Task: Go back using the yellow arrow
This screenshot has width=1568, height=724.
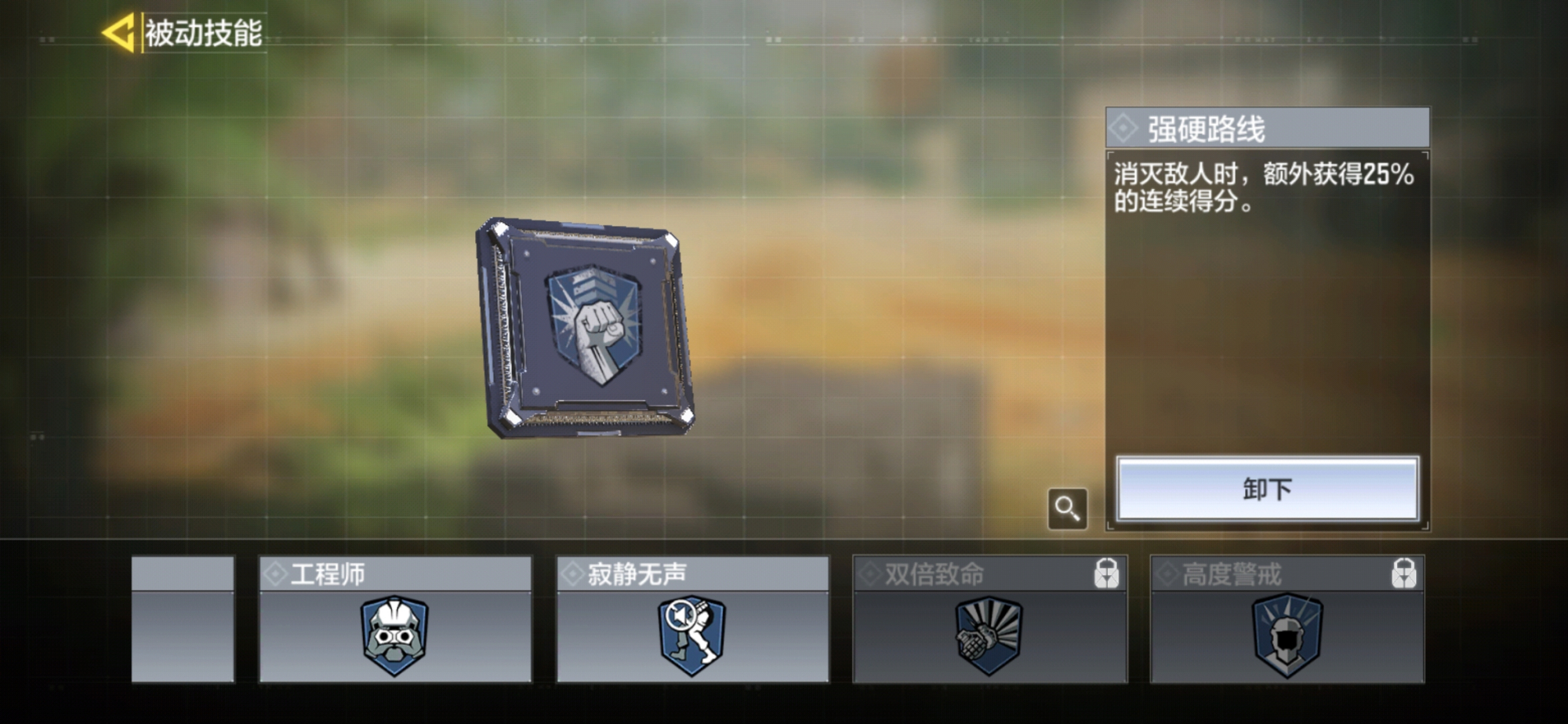Action: (x=119, y=33)
